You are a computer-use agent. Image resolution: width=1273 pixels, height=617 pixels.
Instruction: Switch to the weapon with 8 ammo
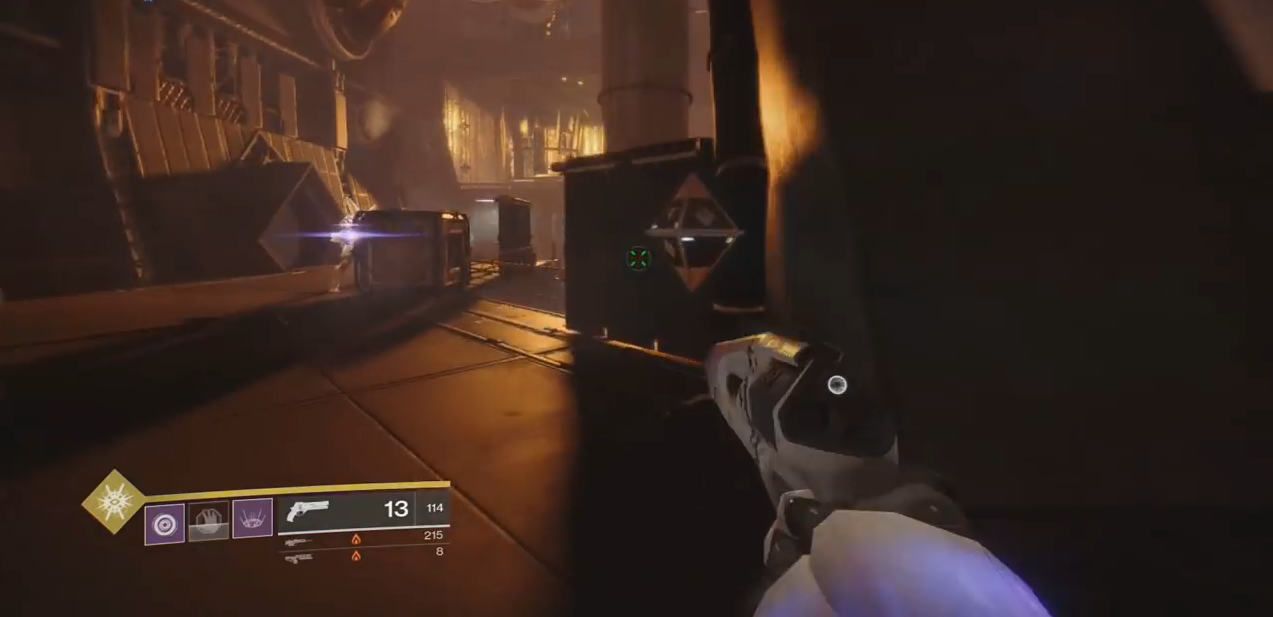(x=299, y=556)
